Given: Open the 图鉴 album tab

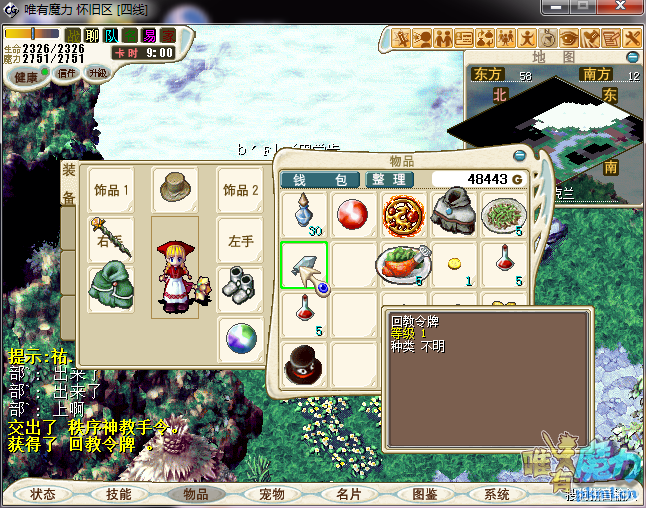Looking at the screenshot, I should coord(424,494).
